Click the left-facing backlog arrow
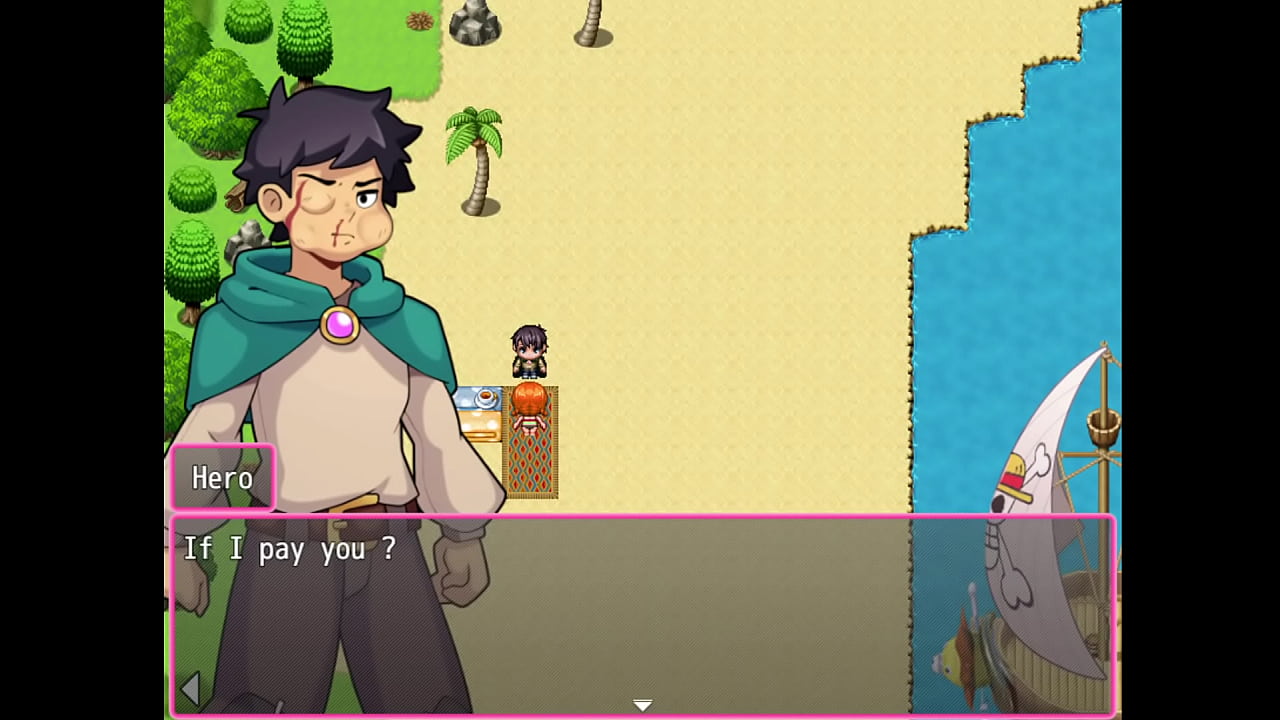The image size is (1280, 720). 192,688
